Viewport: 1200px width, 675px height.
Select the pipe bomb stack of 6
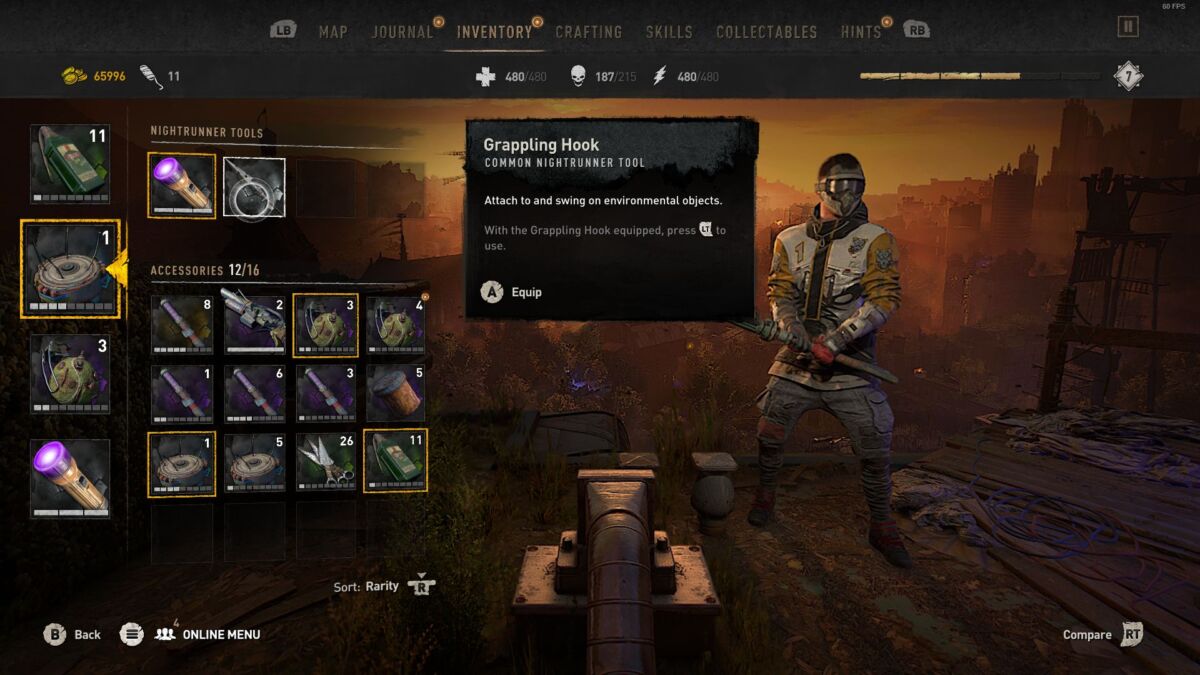coord(254,394)
